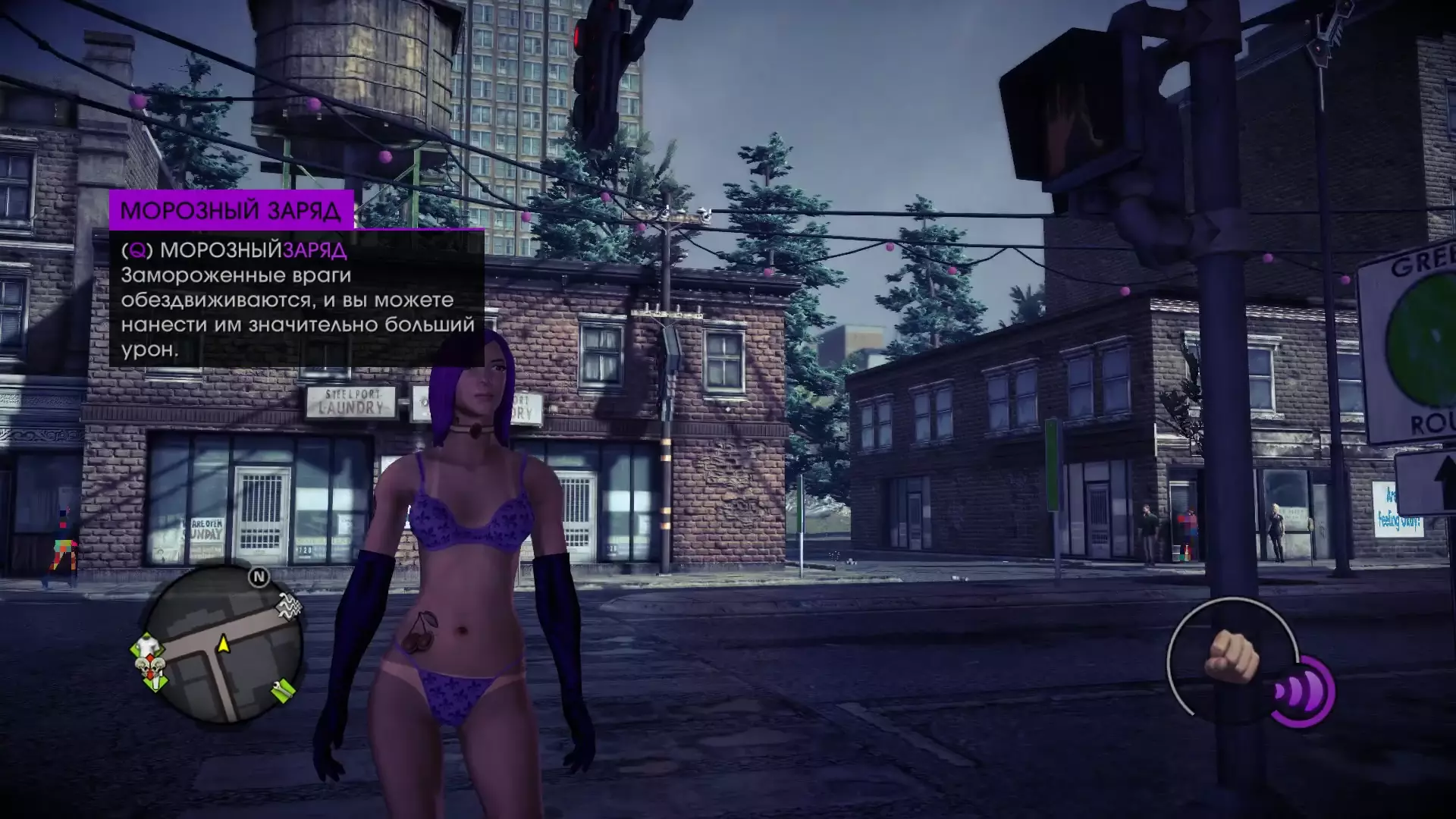This screenshot has width=1456, height=819.
Task: Click the N compass indicator
Action: [259, 577]
